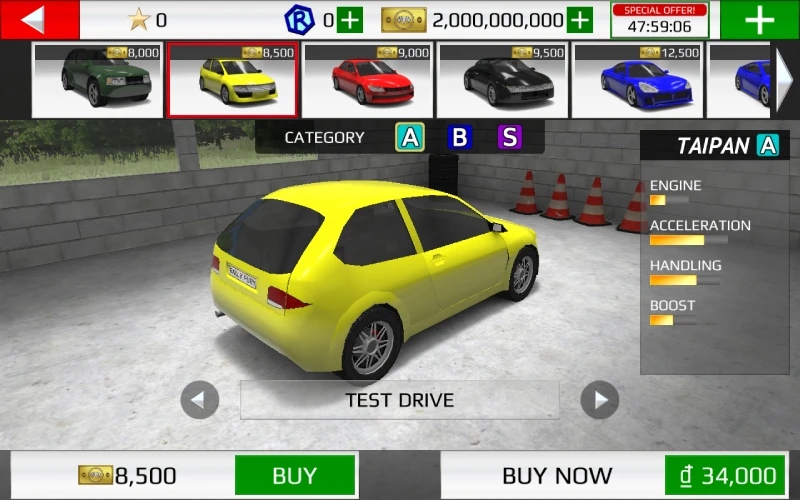Viewport: 800px width, 500px height.
Task: Select the yellow car thumbnail costing 8,500
Action: point(232,80)
